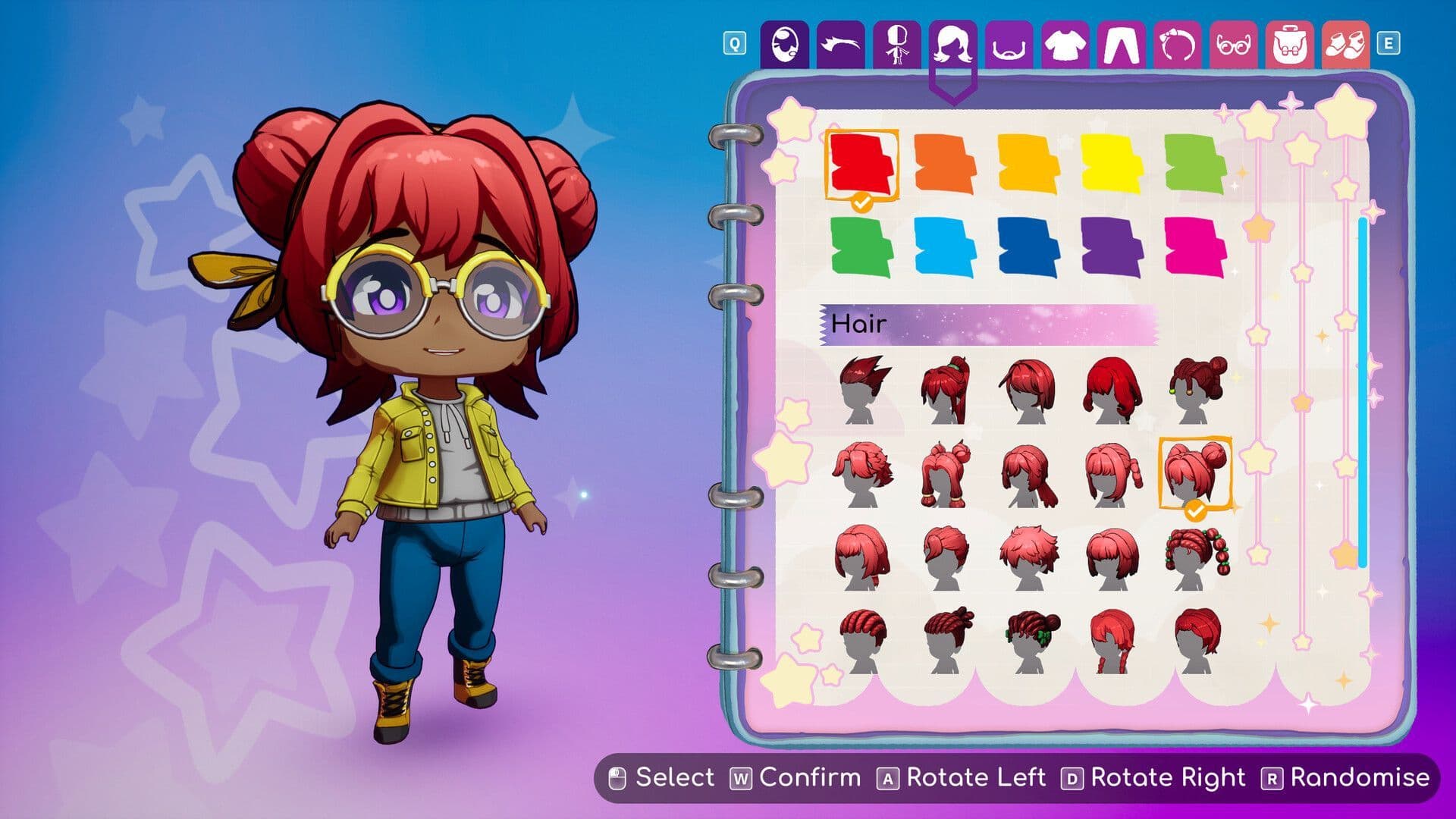
Task: Select the glasses category icon
Action: [1232, 47]
